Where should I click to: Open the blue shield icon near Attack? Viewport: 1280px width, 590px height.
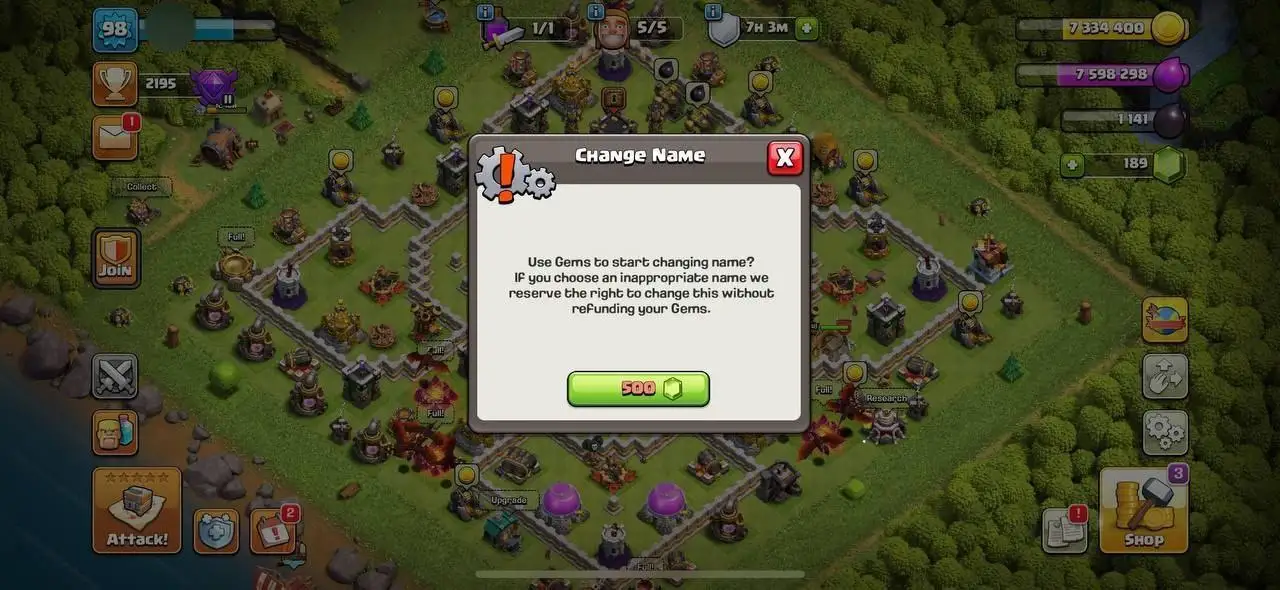215,531
